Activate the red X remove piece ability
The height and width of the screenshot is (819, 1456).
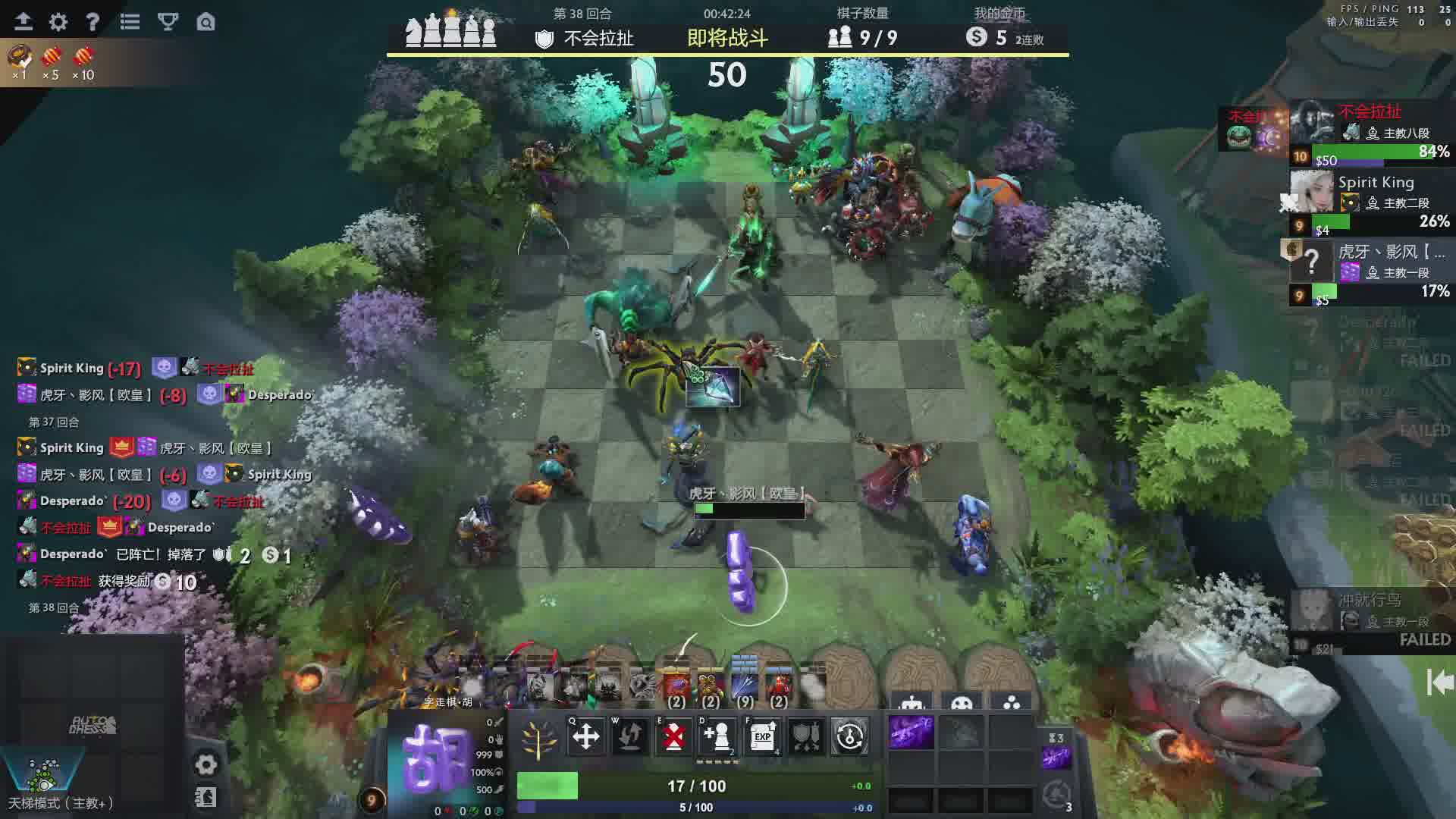tap(673, 736)
